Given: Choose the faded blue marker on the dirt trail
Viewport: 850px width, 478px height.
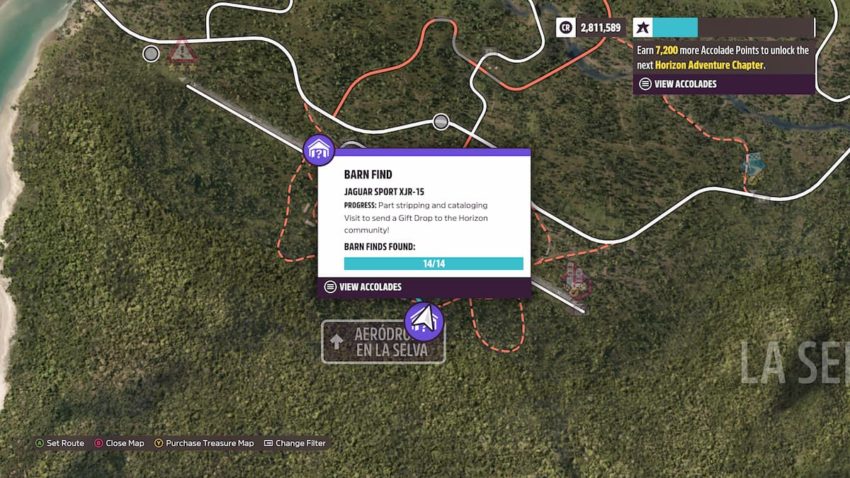Looking at the screenshot, I should coord(754,165).
